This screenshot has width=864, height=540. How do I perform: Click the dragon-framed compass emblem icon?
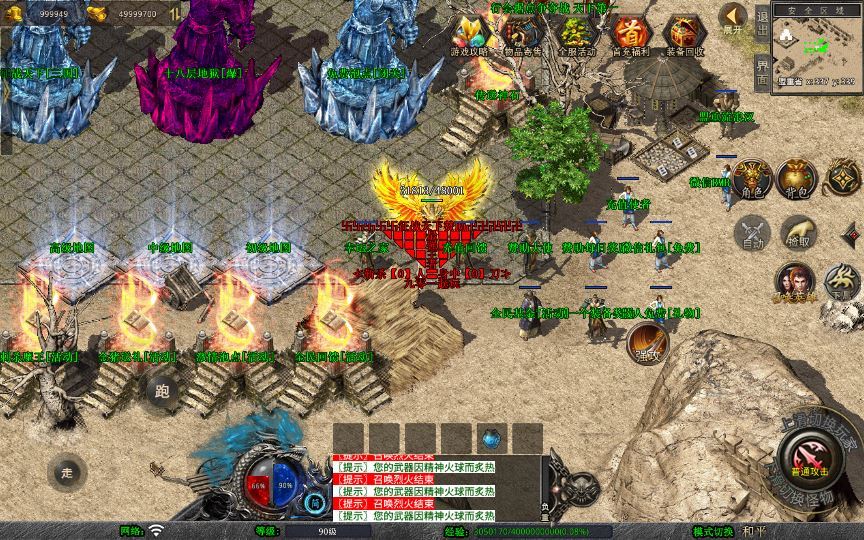coord(846,179)
